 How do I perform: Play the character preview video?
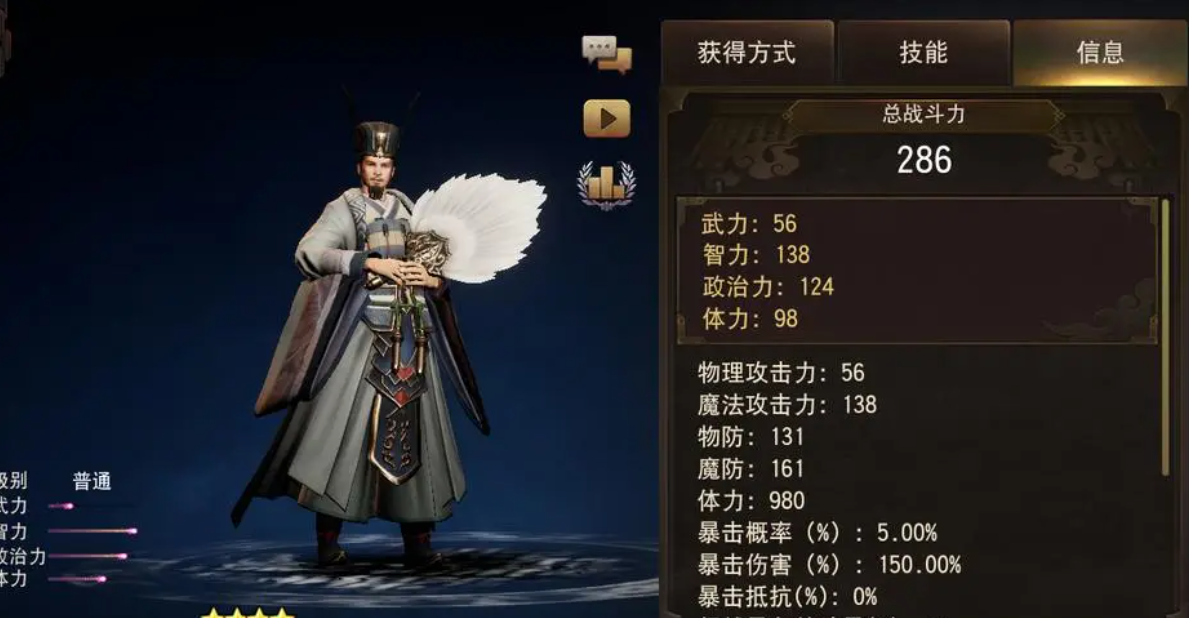click(x=607, y=119)
